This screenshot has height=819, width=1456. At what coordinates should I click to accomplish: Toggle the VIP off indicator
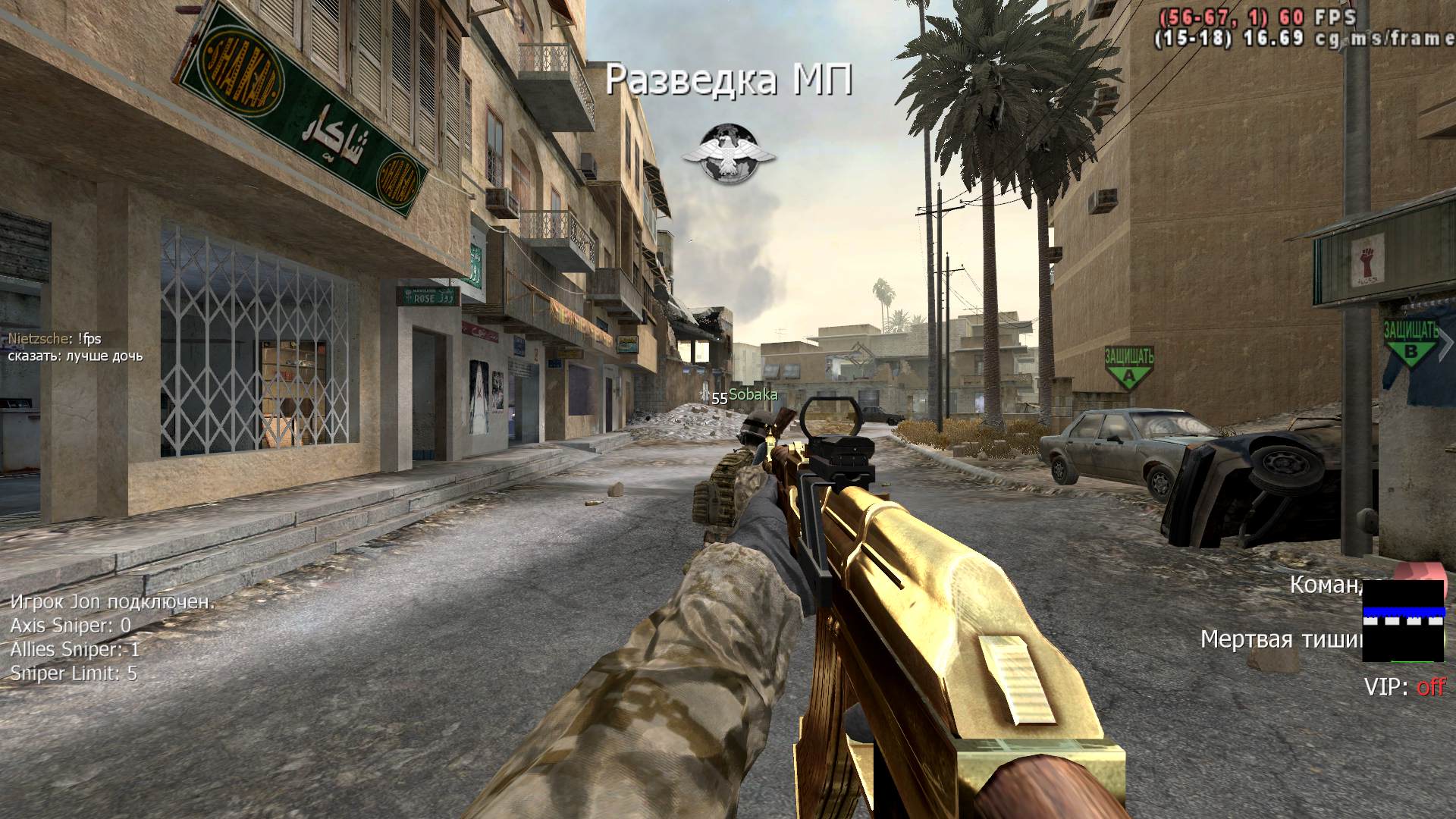click(x=1404, y=687)
